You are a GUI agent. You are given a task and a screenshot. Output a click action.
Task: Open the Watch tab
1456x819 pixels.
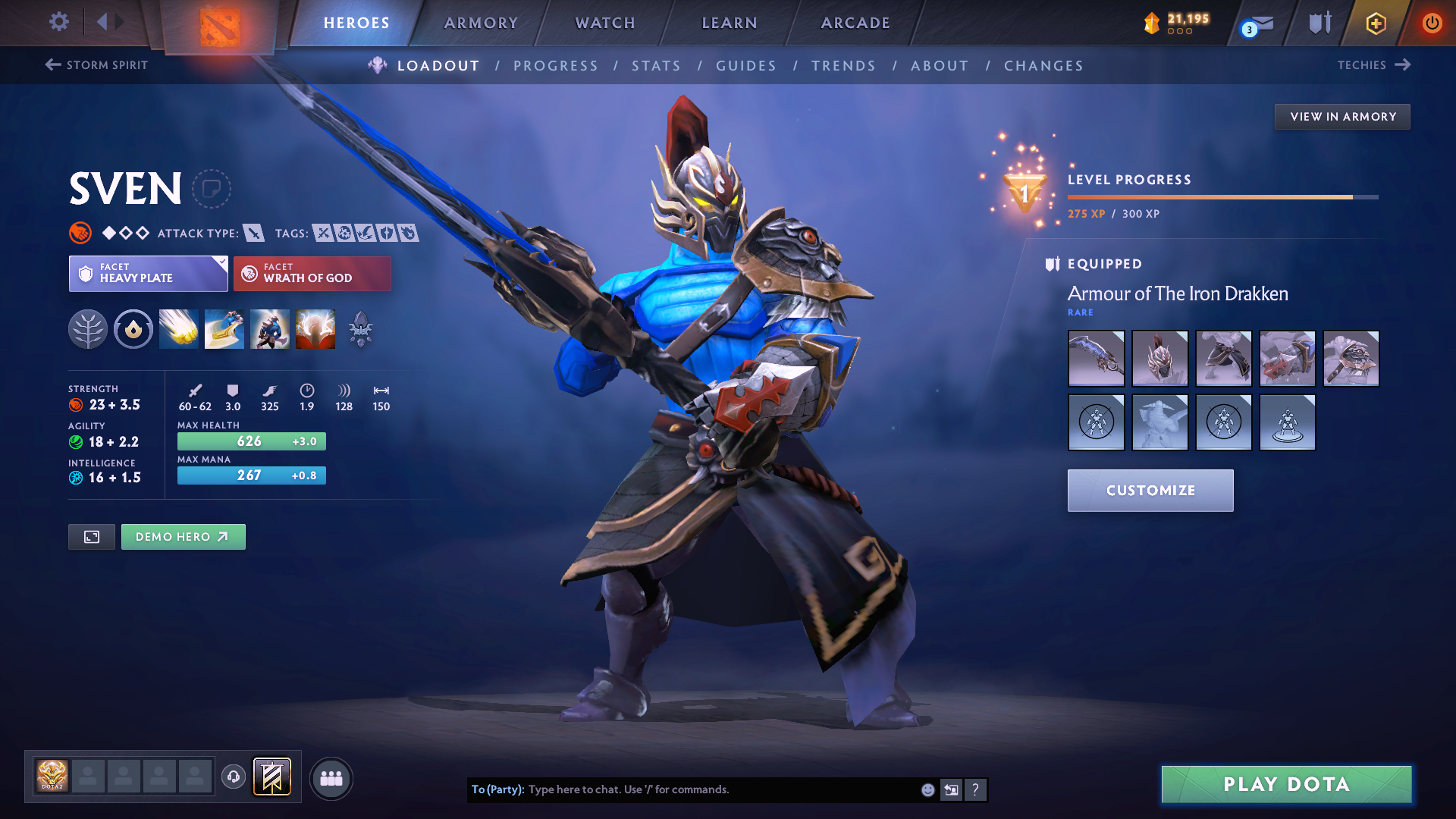pyautogui.click(x=605, y=23)
